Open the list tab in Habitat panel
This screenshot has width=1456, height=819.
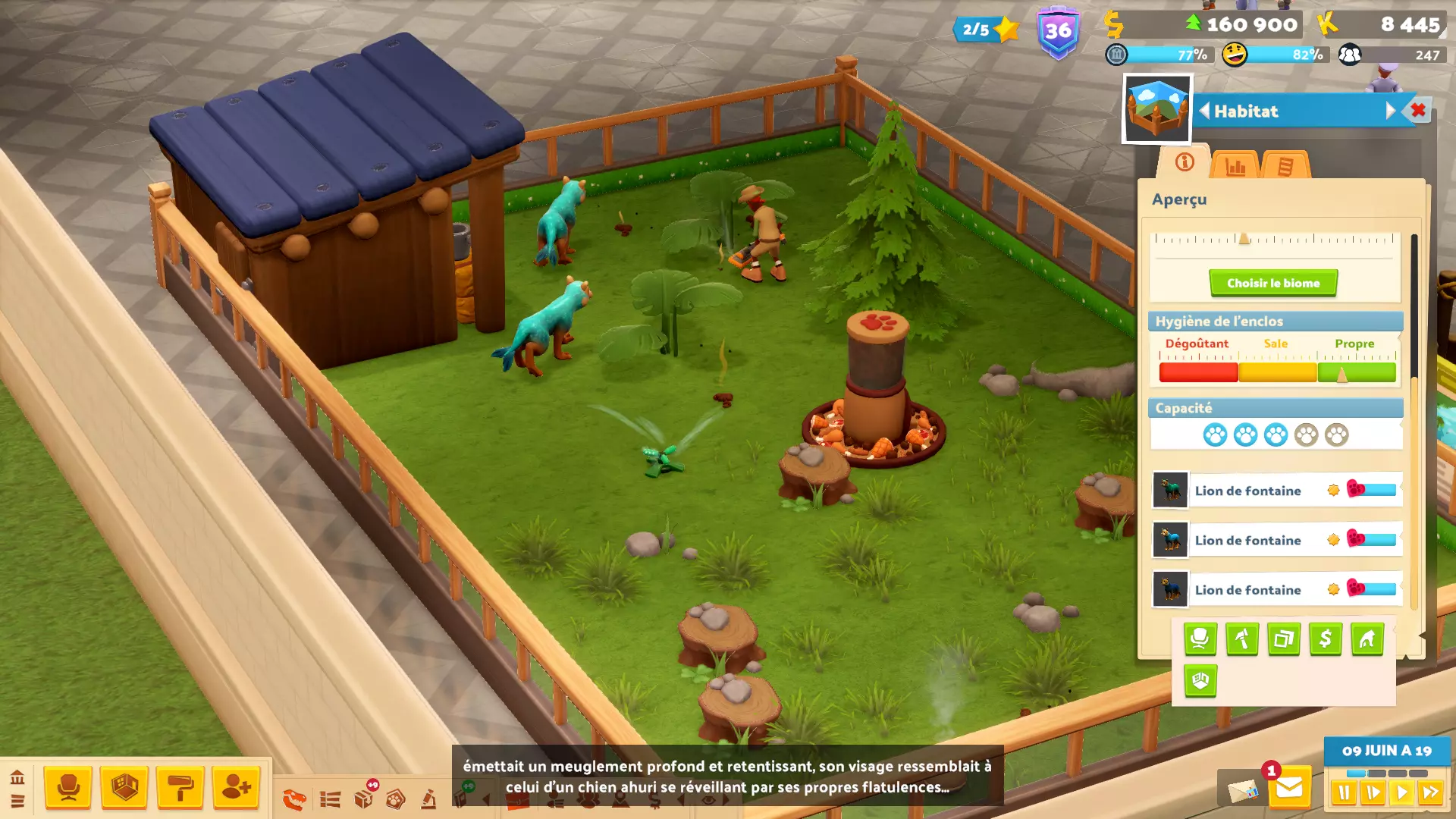click(x=1285, y=165)
